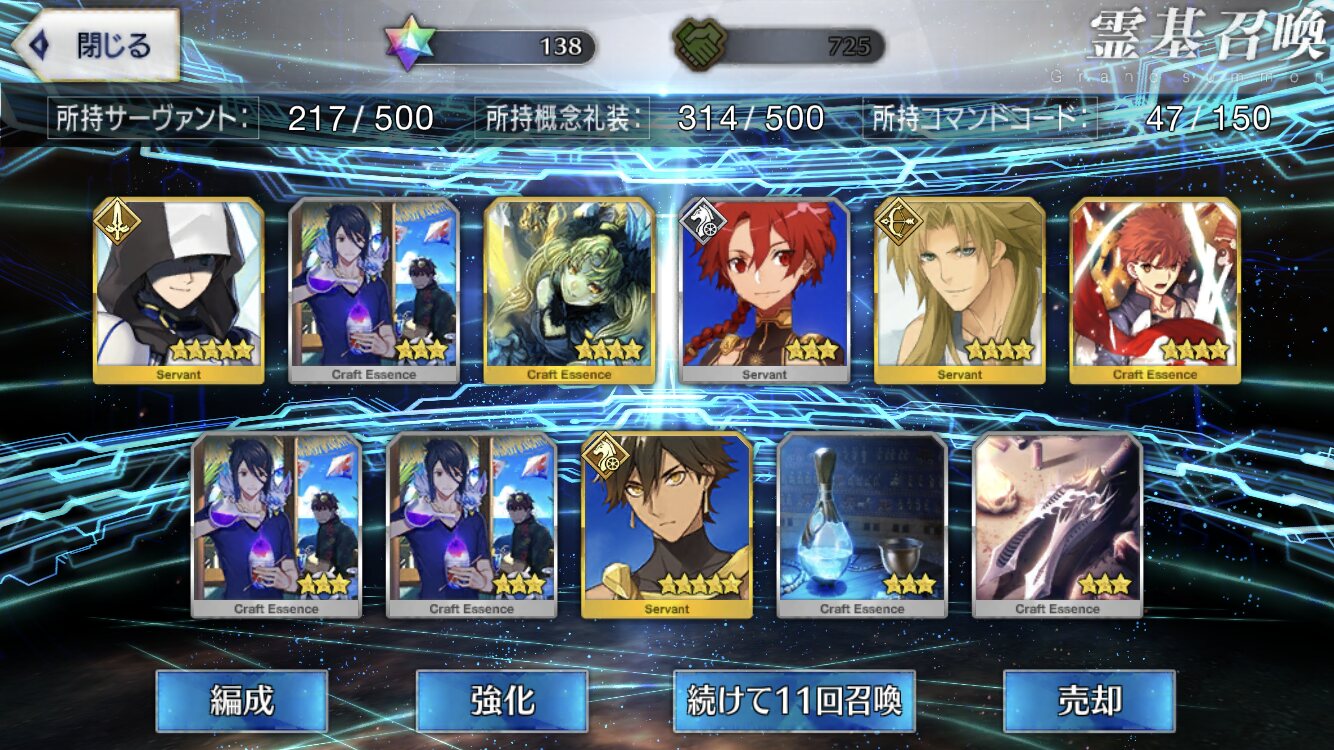Select the green-haired dragon Craft Essence card
This screenshot has height=750, width=1334.
(570, 290)
